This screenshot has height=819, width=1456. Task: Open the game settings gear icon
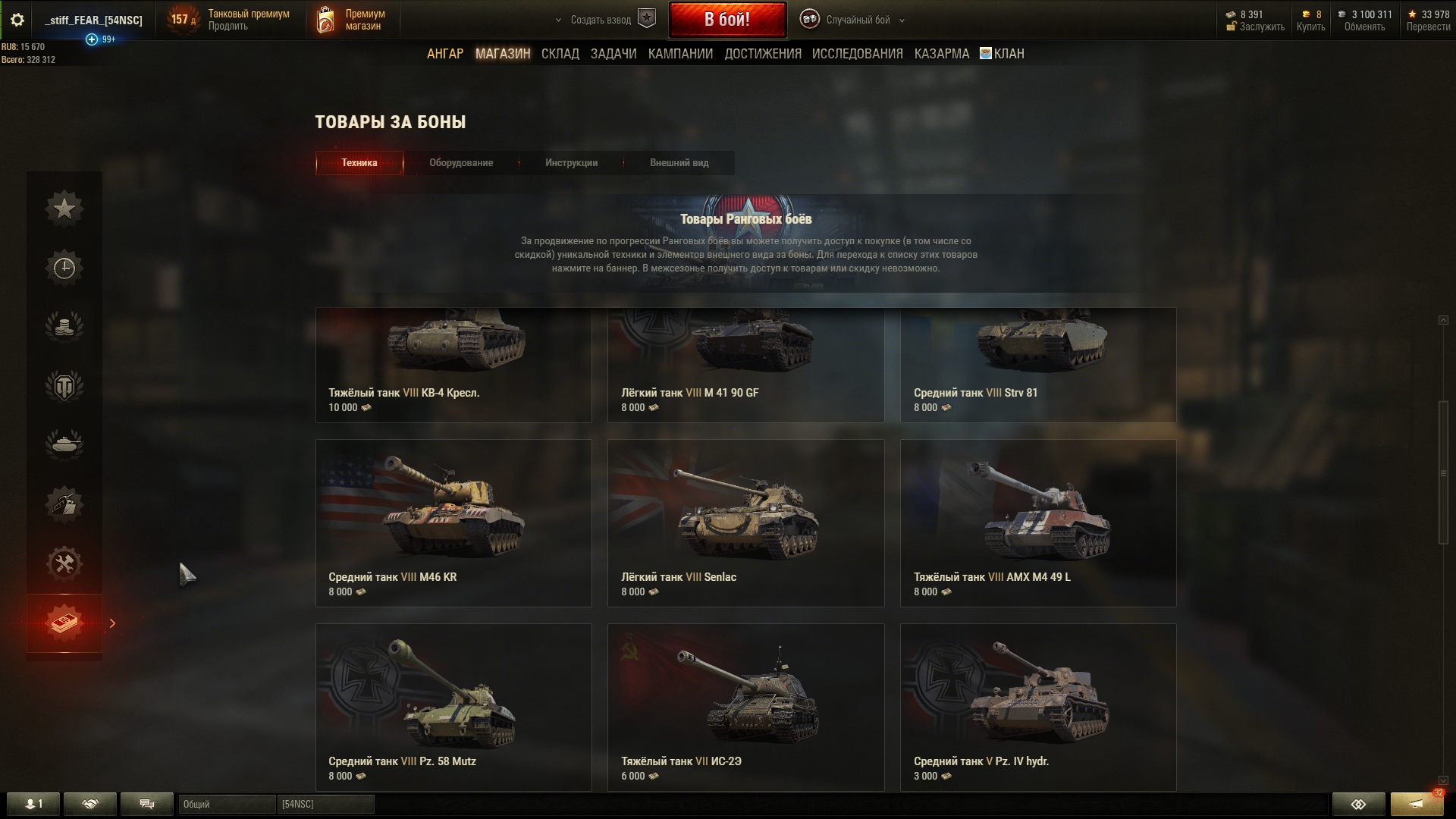tap(17, 20)
